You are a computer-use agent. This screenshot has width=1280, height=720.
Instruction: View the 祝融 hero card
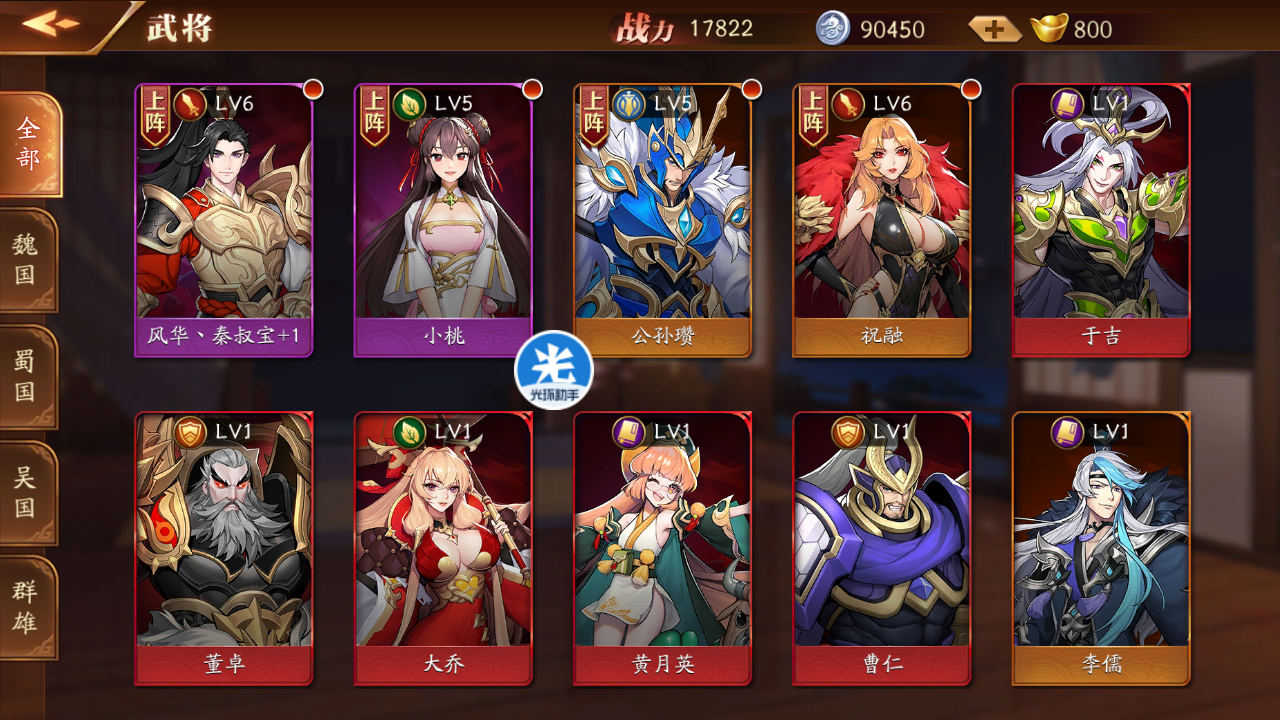pyautogui.click(x=881, y=220)
